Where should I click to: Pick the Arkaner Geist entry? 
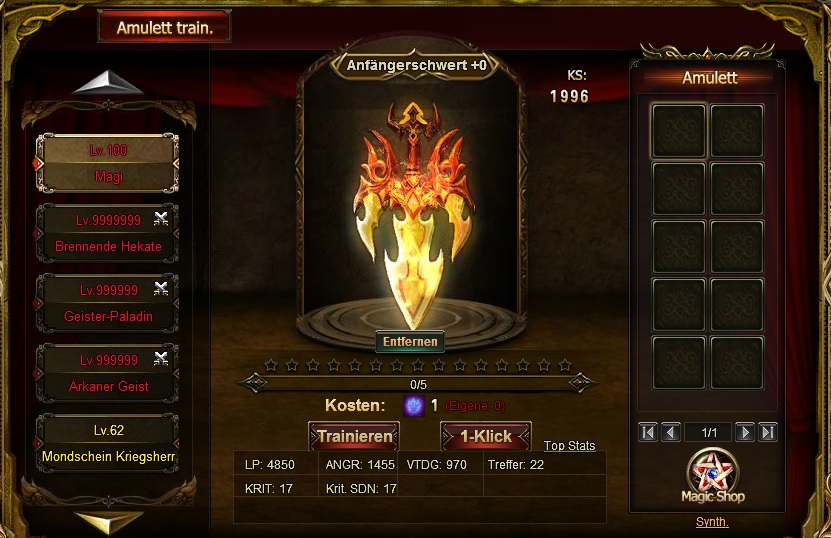[107, 373]
